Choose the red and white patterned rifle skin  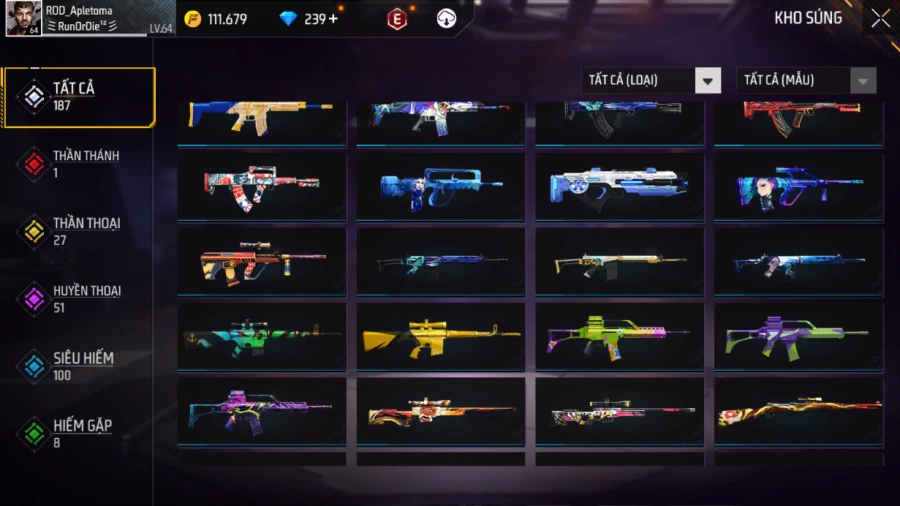click(x=261, y=187)
